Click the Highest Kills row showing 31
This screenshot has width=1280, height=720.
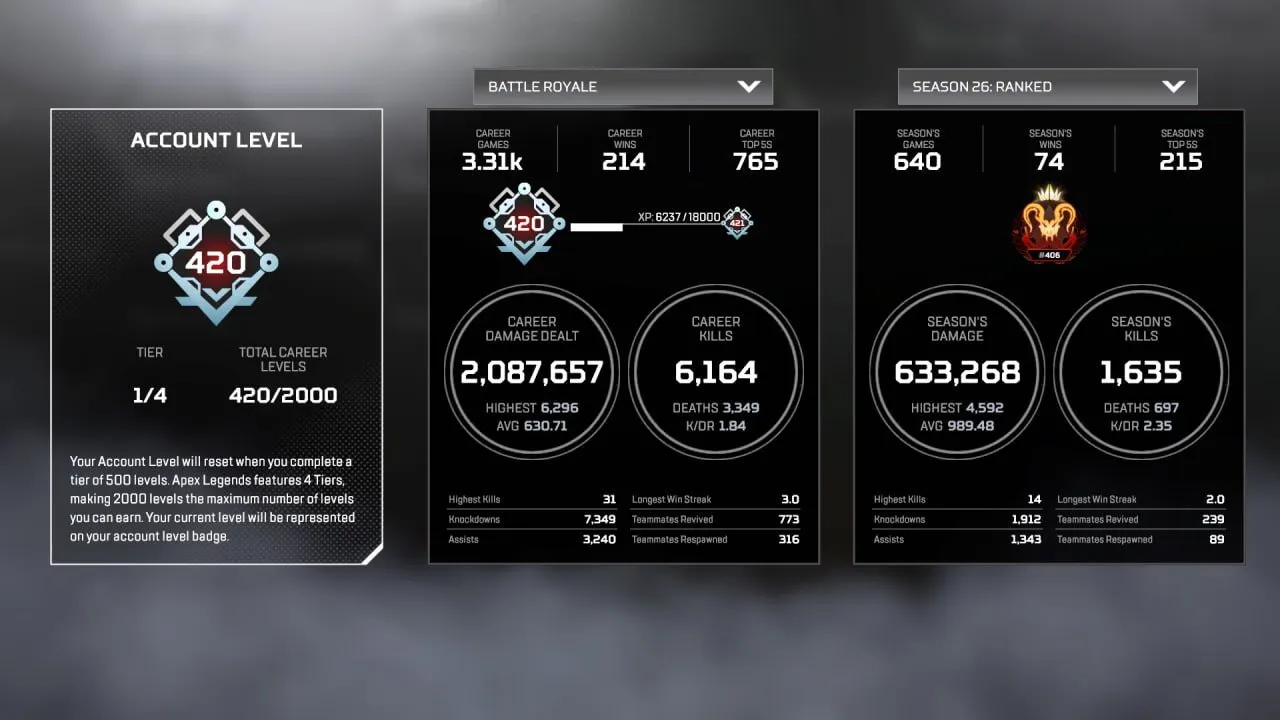[x=531, y=499]
